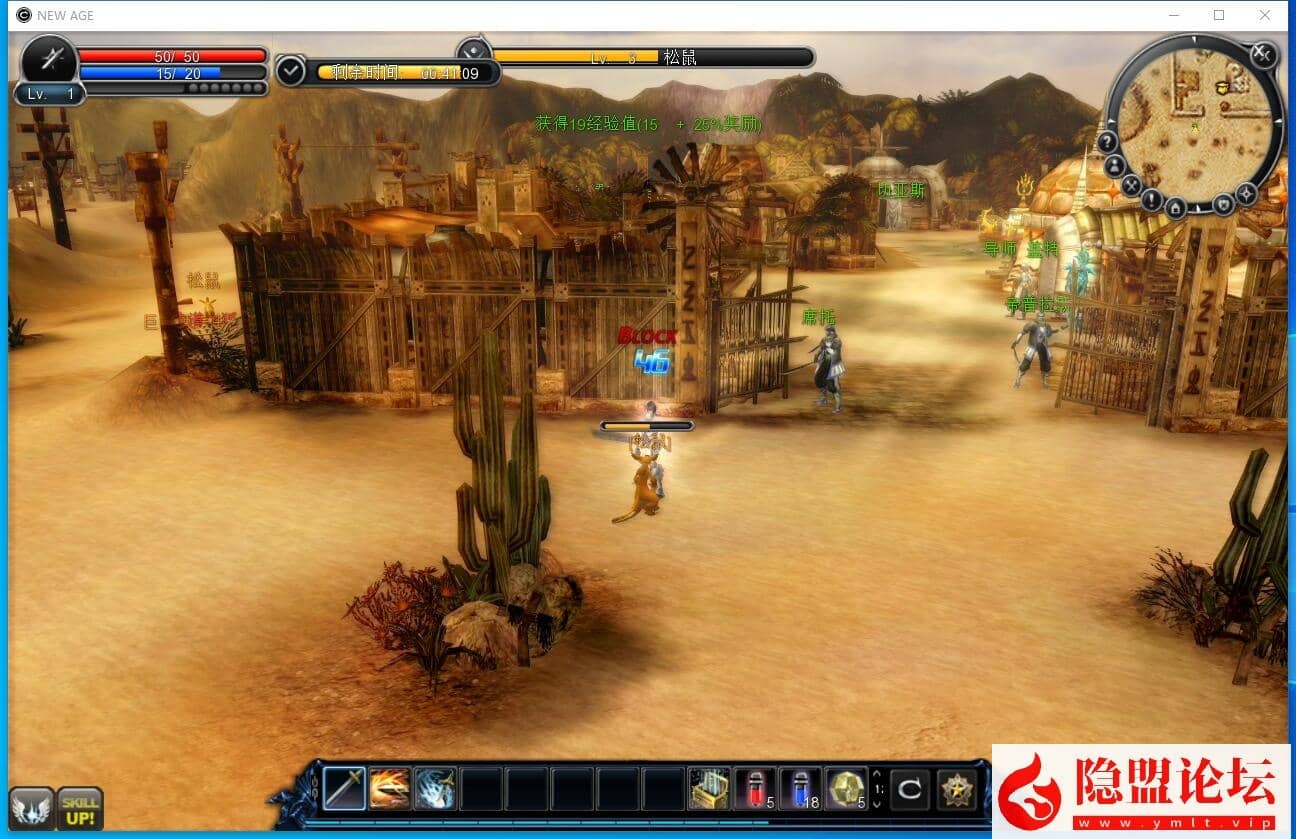Toggle the home location marker on minimap
The width and height of the screenshot is (1296, 839).
click(x=1175, y=208)
